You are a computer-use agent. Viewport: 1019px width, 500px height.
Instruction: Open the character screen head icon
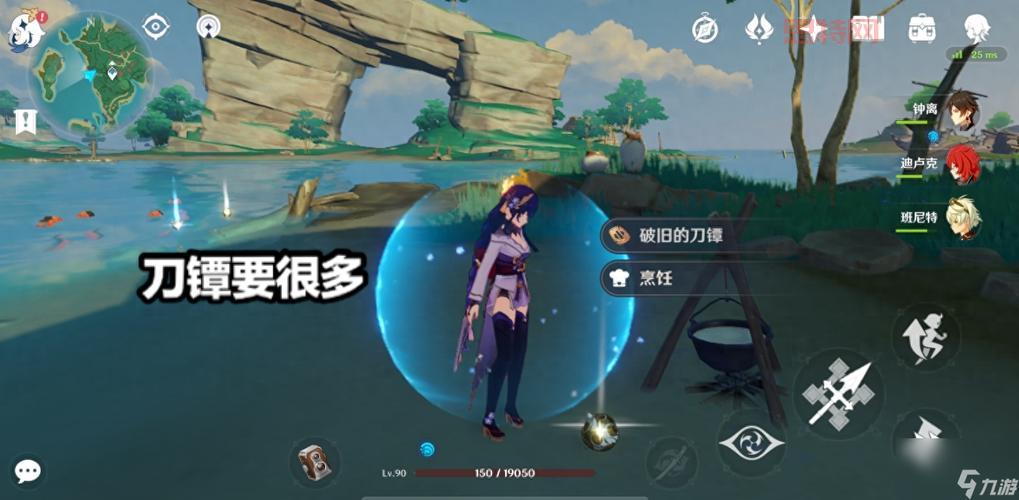pyautogui.click(x=976, y=28)
